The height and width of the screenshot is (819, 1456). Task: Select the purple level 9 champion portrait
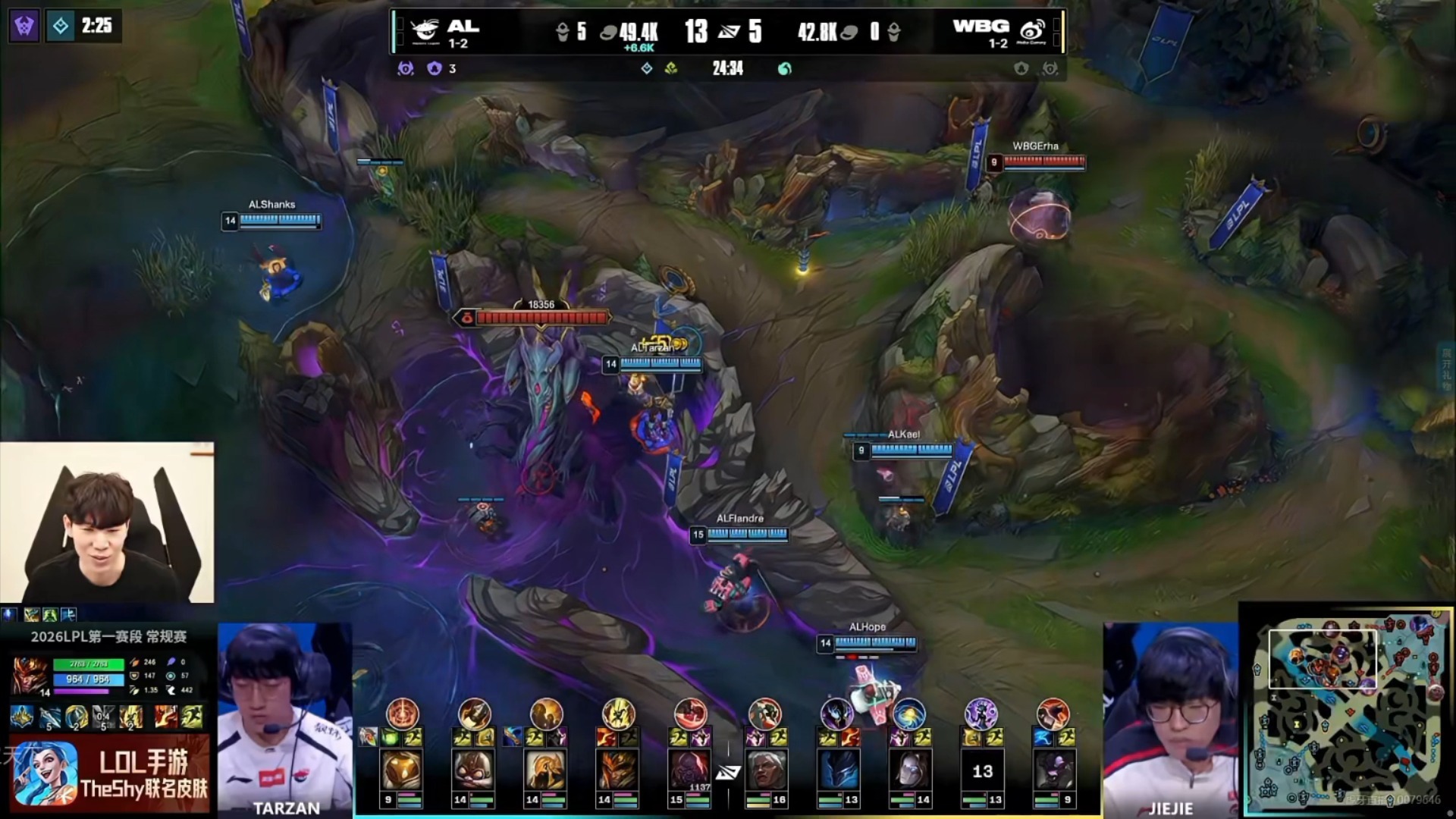click(1053, 770)
